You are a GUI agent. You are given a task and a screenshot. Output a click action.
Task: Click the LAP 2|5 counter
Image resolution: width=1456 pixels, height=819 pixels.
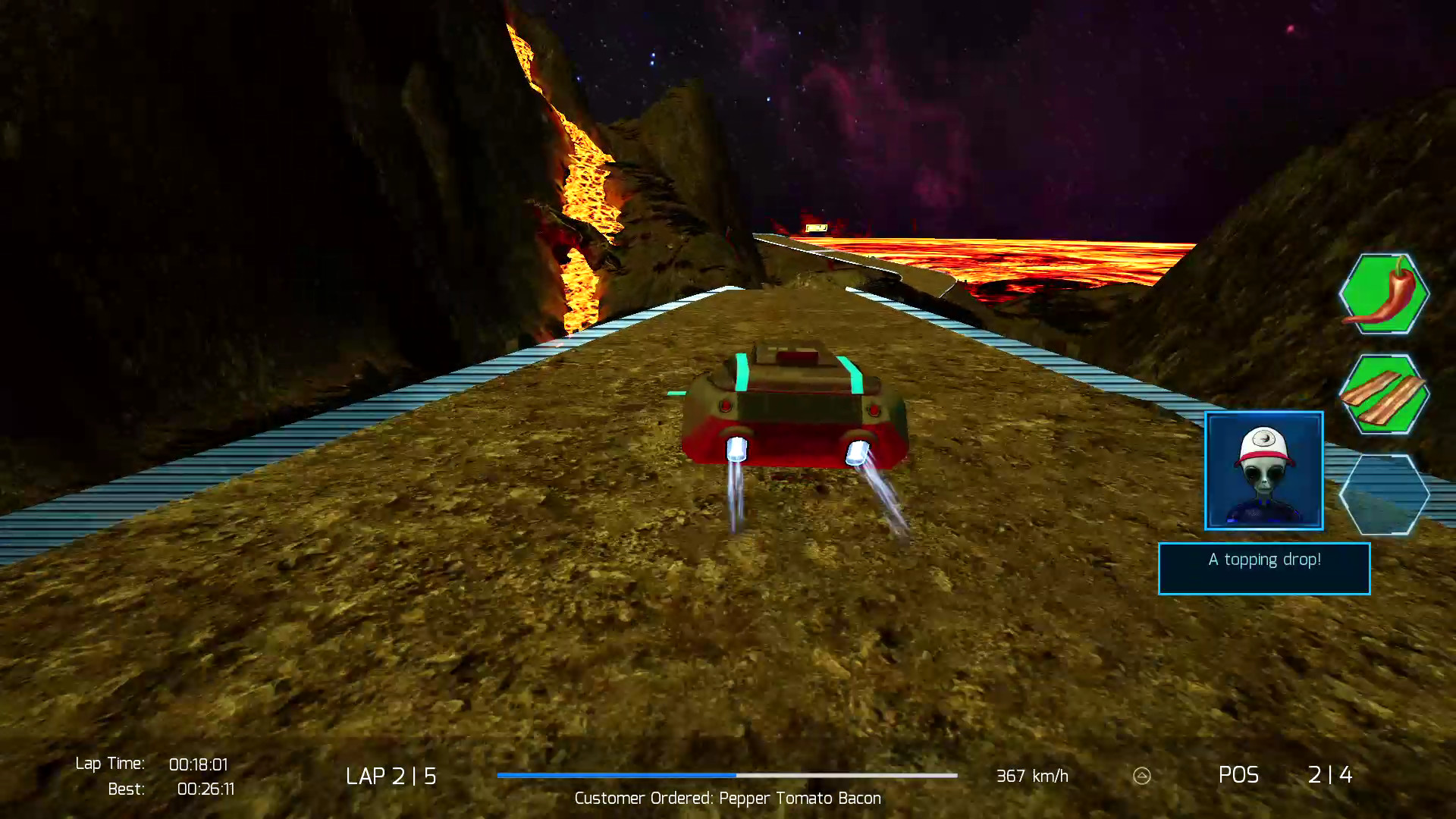[391, 776]
